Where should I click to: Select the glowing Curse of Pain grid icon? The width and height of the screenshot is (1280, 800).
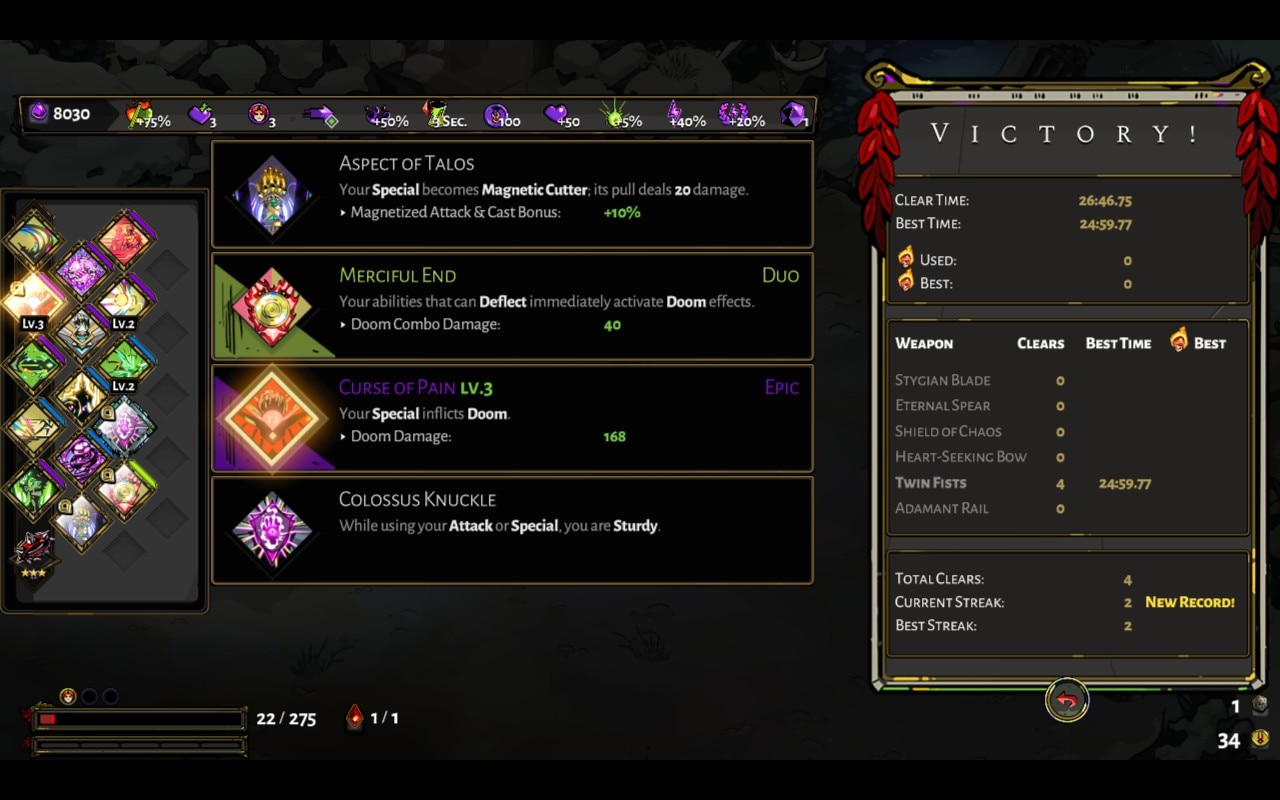point(33,299)
